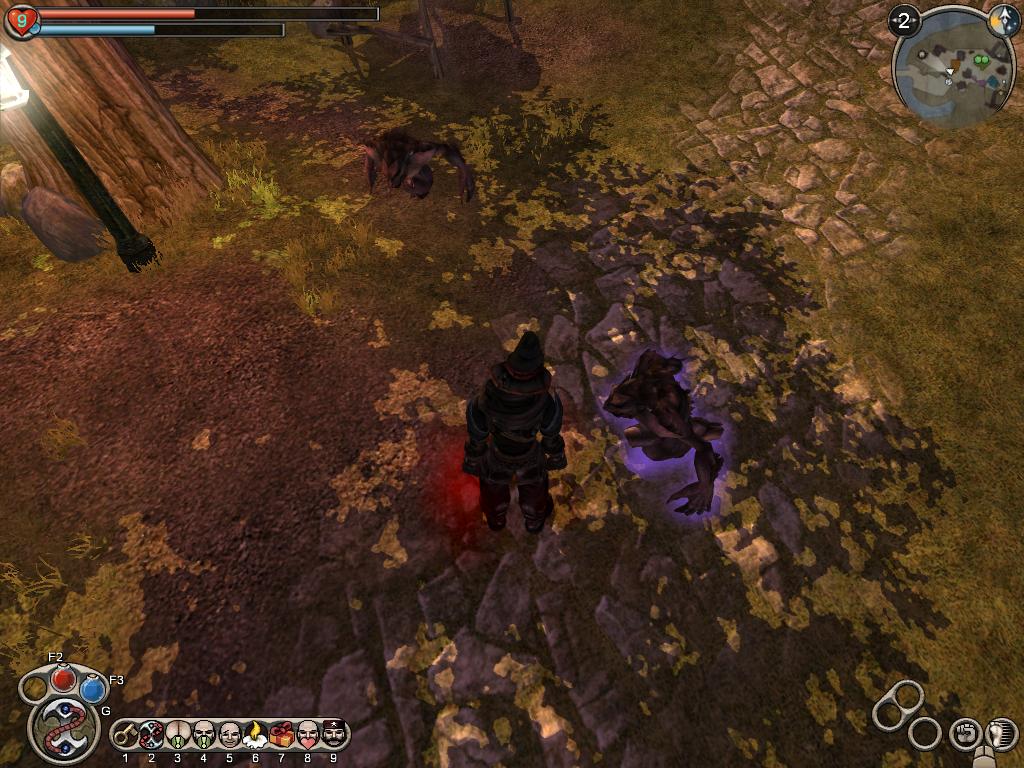
Task: Trigger the green vomit face expression
Action: pyautogui.click(x=204, y=735)
